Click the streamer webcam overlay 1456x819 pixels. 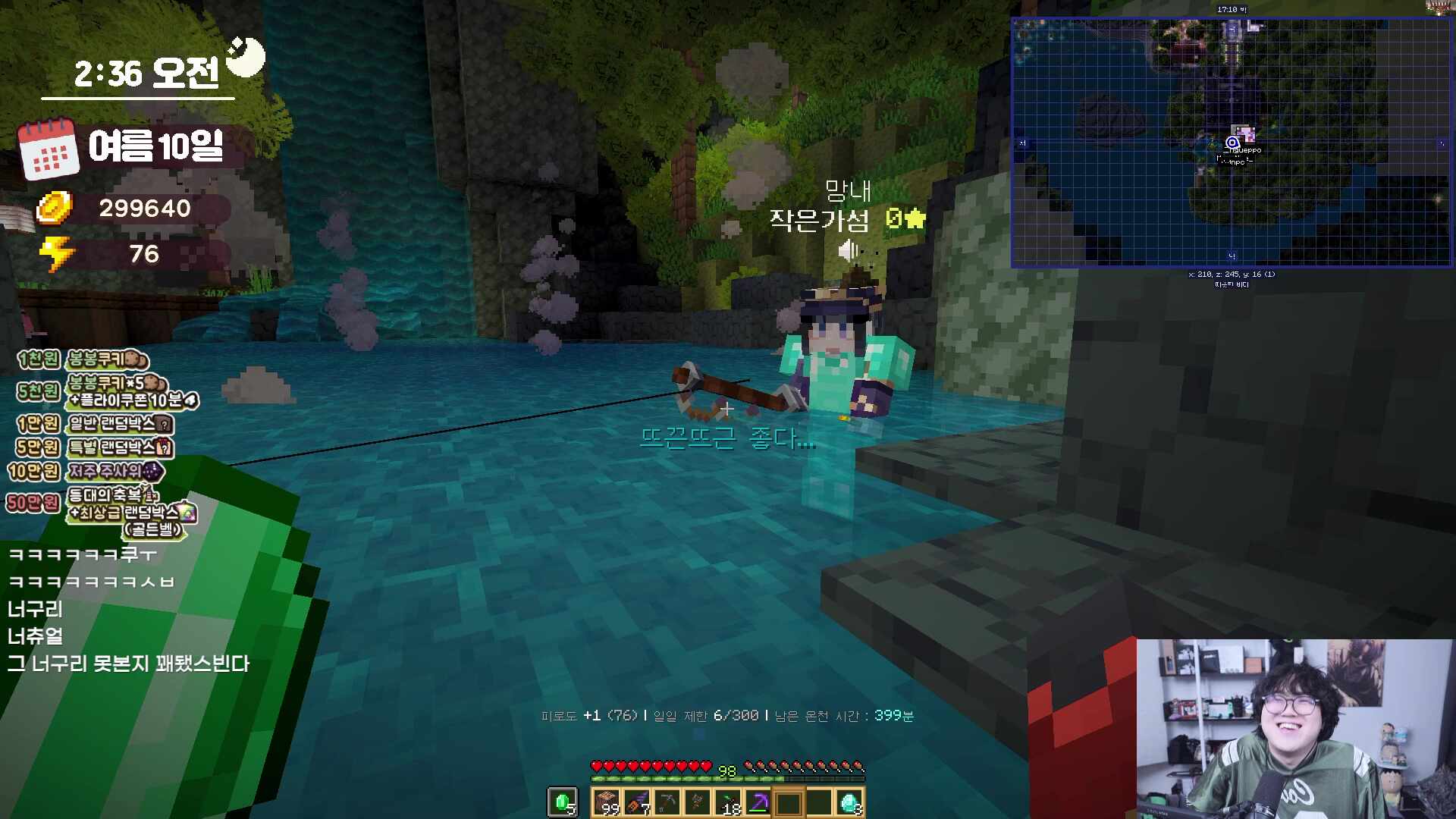[1295, 728]
